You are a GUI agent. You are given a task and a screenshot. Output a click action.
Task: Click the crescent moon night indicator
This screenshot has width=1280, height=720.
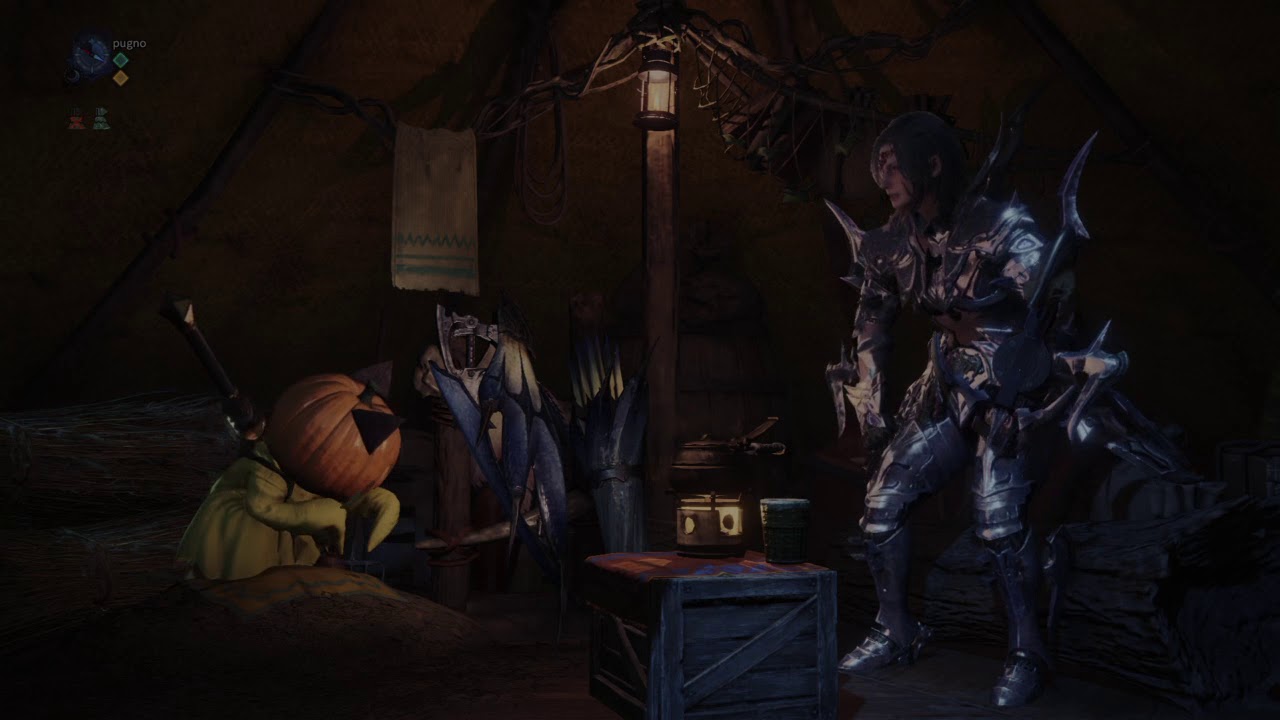click(x=75, y=71)
